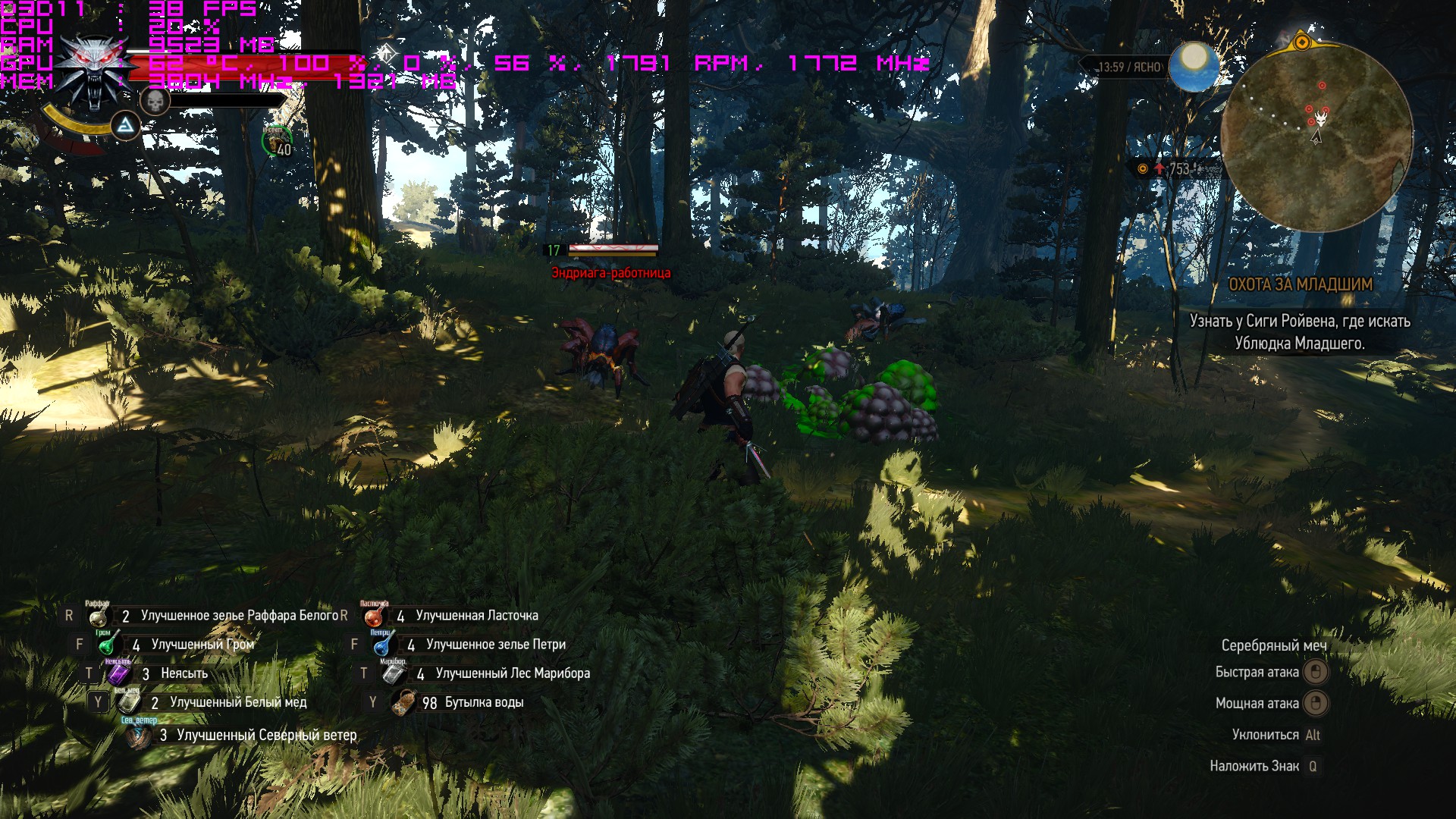Image resolution: width=1456 pixels, height=819 pixels.
Task: Select Улучшенный Белый мед potion
Action: [x=128, y=702]
